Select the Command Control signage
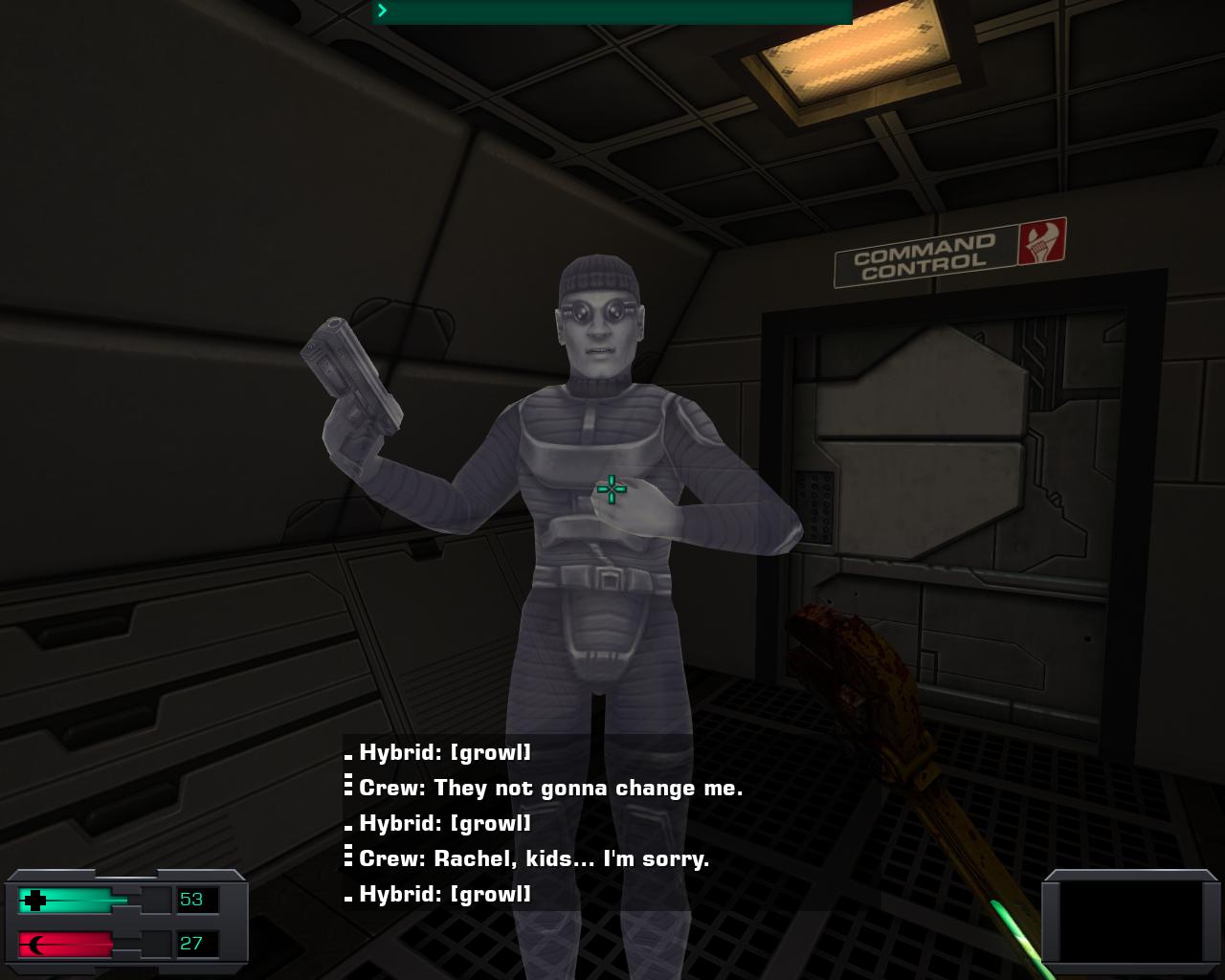1225x980 pixels. [x=924, y=256]
